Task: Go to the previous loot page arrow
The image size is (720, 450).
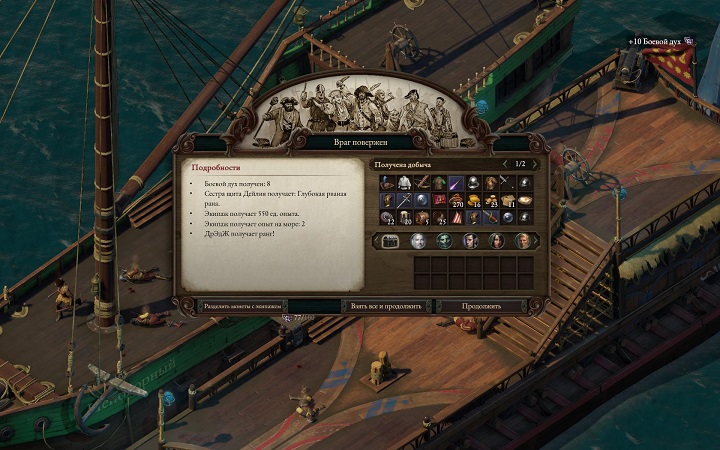Action: 506,163
